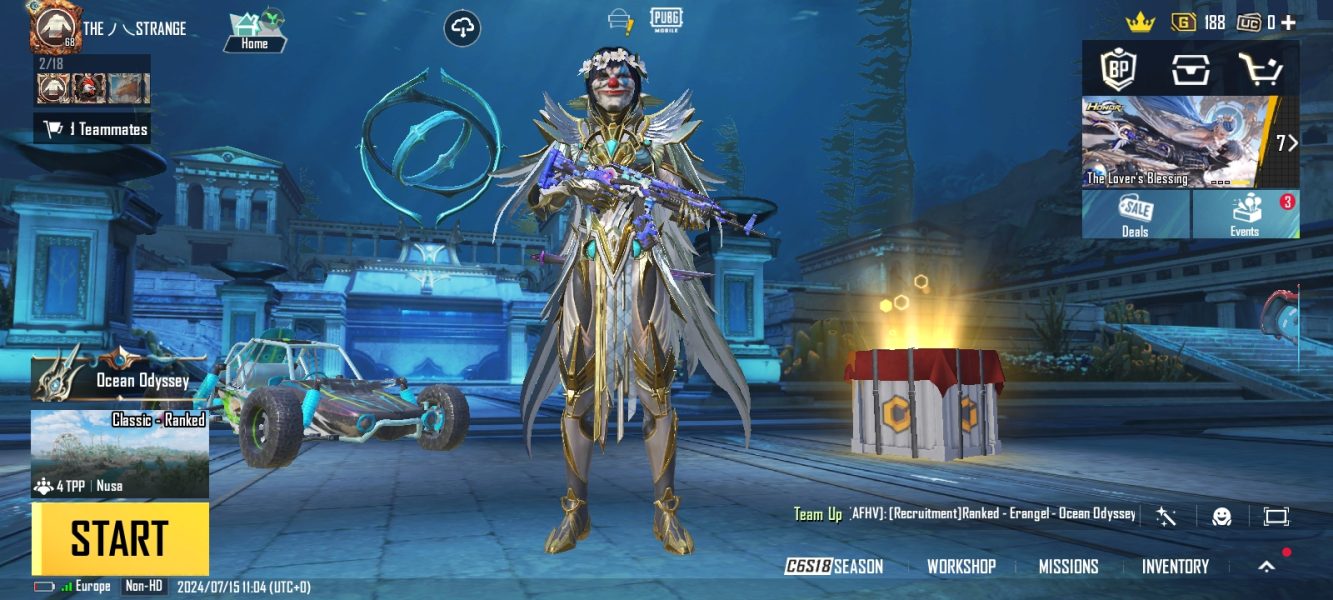This screenshot has height=600, width=1333.
Task: Open the Deals sale panel
Action: [x=1135, y=214]
